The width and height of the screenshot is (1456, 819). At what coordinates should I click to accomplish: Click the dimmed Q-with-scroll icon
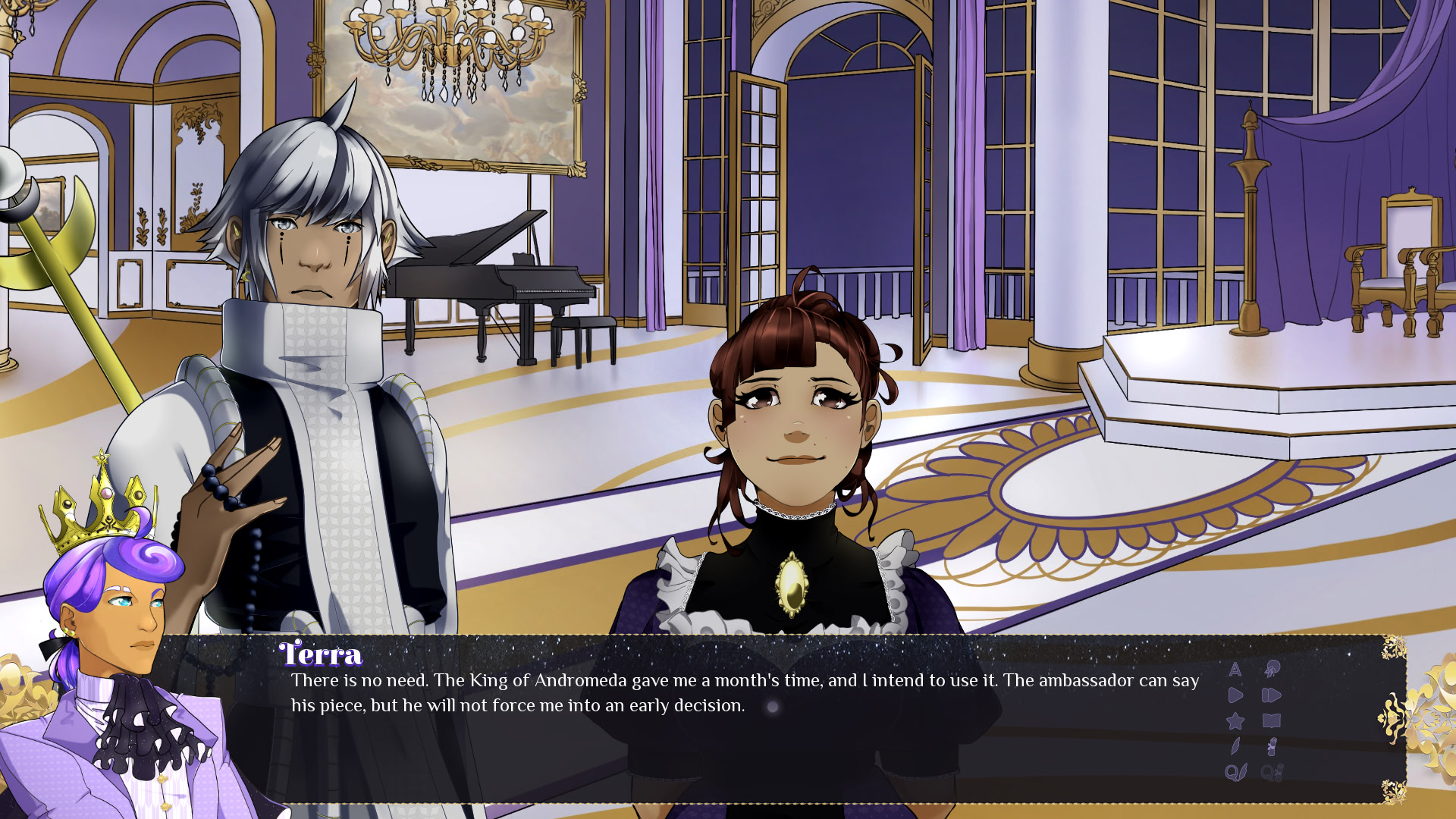pos(1272,773)
